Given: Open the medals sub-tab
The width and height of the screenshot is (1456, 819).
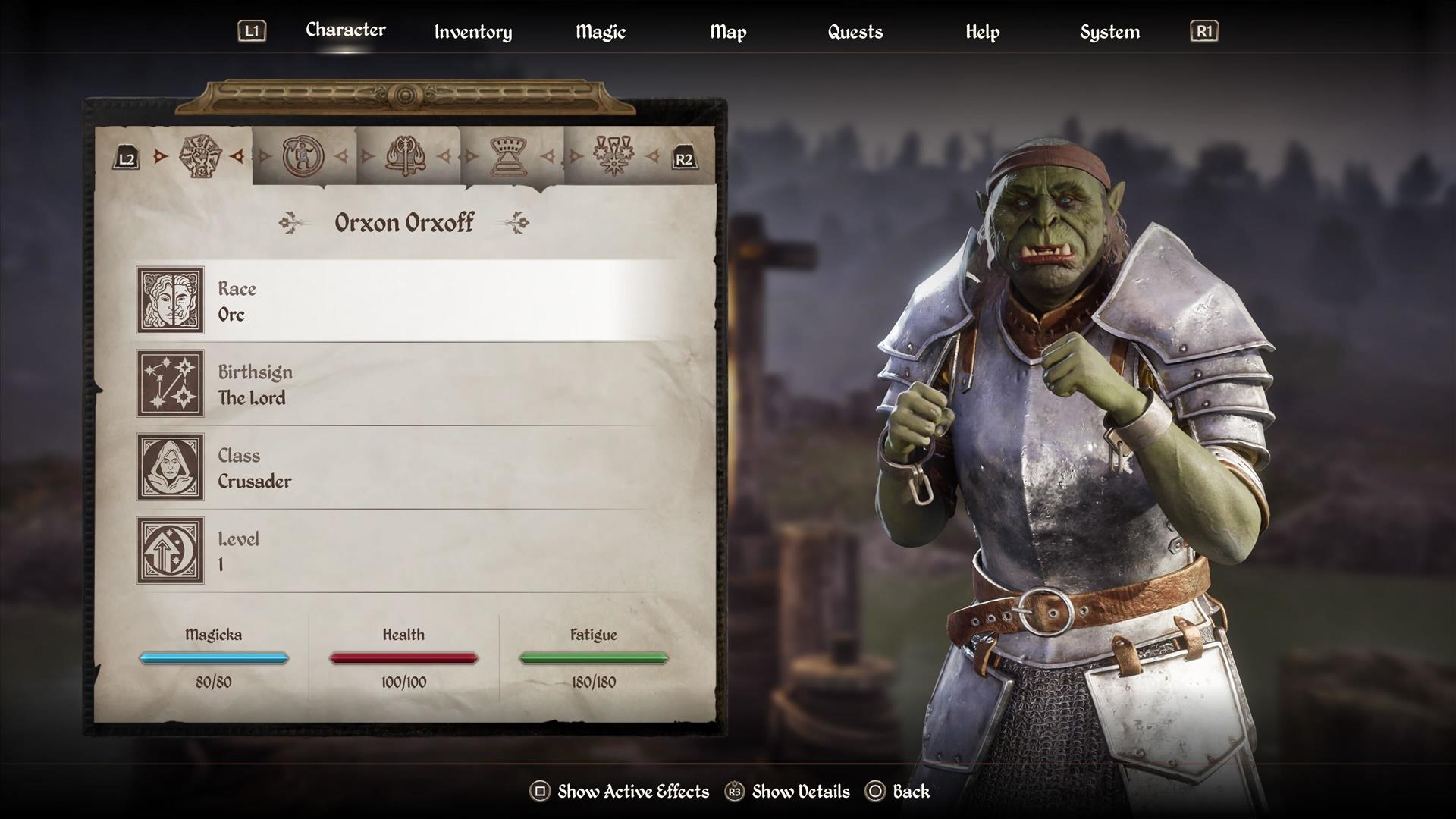Looking at the screenshot, I should 613,156.
